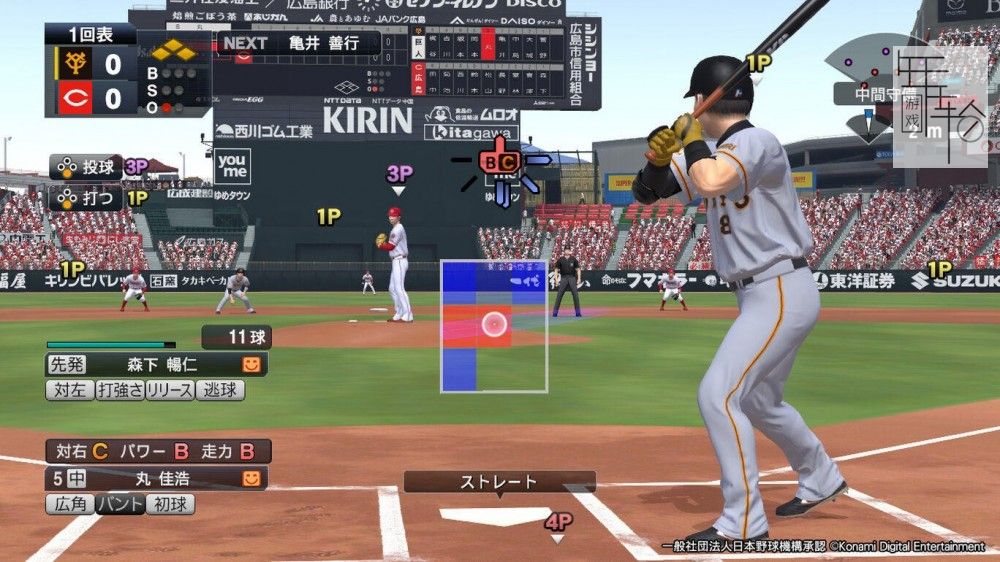Click the 打強さ pitcher trait tag
Image resolution: width=1000 pixels, height=562 pixels.
[x=119, y=390]
